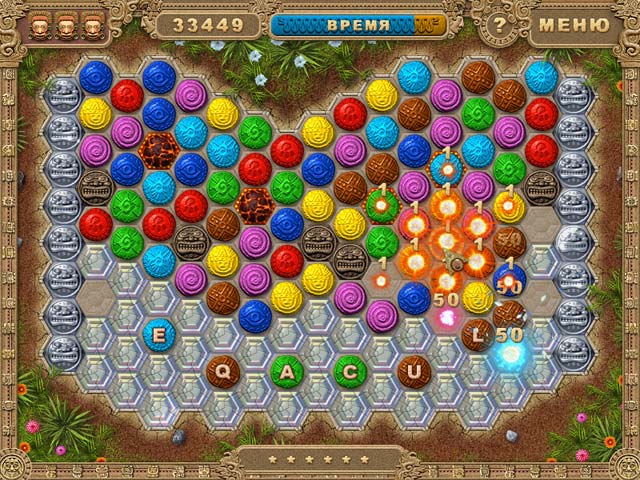Click the brown letter U tile

[413, 371]
